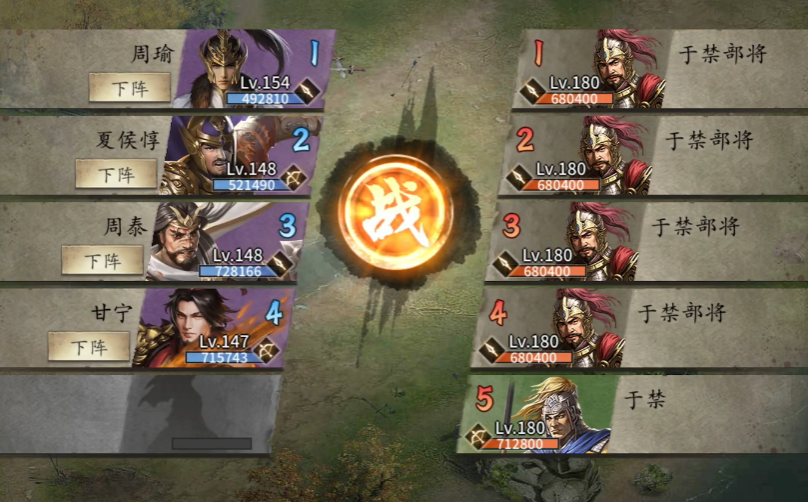
Task: Remove 周瑜 with his 下阵 button
Action: [129, 88]
